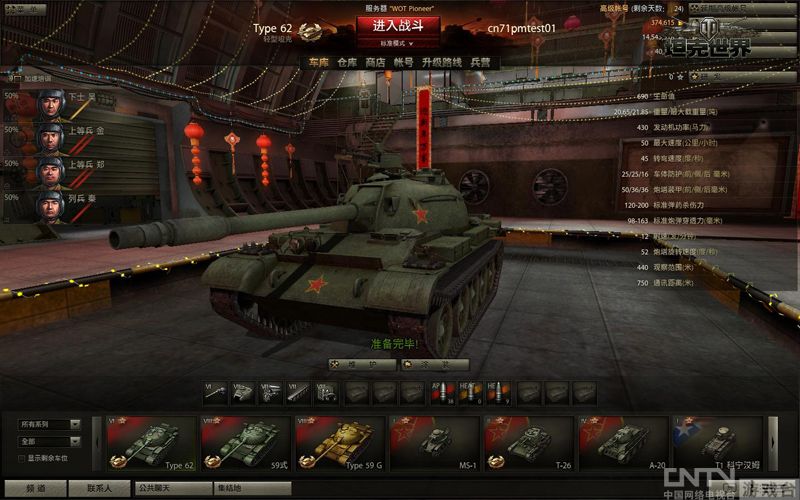Select the MS-1 tank thumbnail

[433, 443]
